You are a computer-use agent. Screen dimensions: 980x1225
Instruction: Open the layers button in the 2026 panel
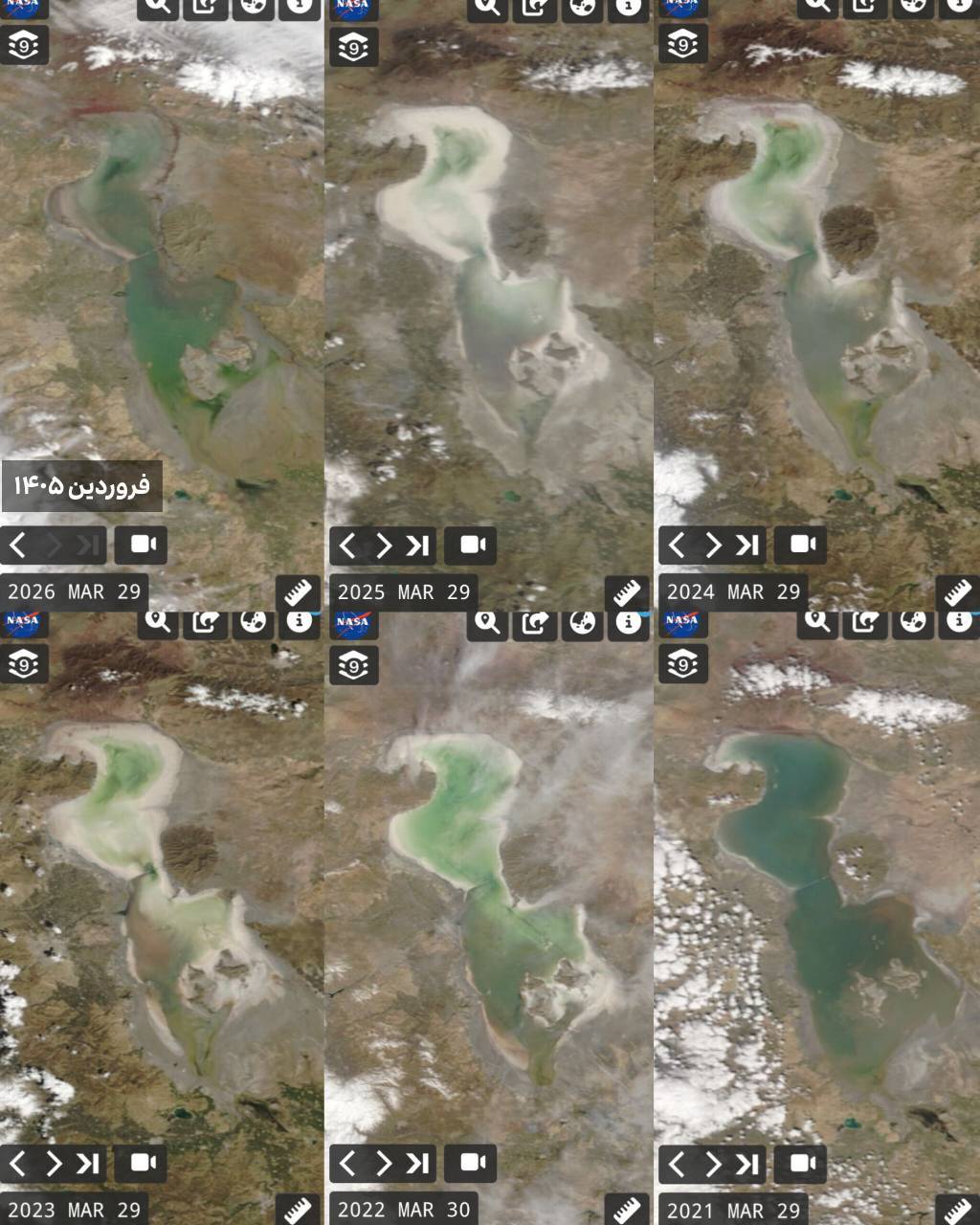tap(24, 46)
